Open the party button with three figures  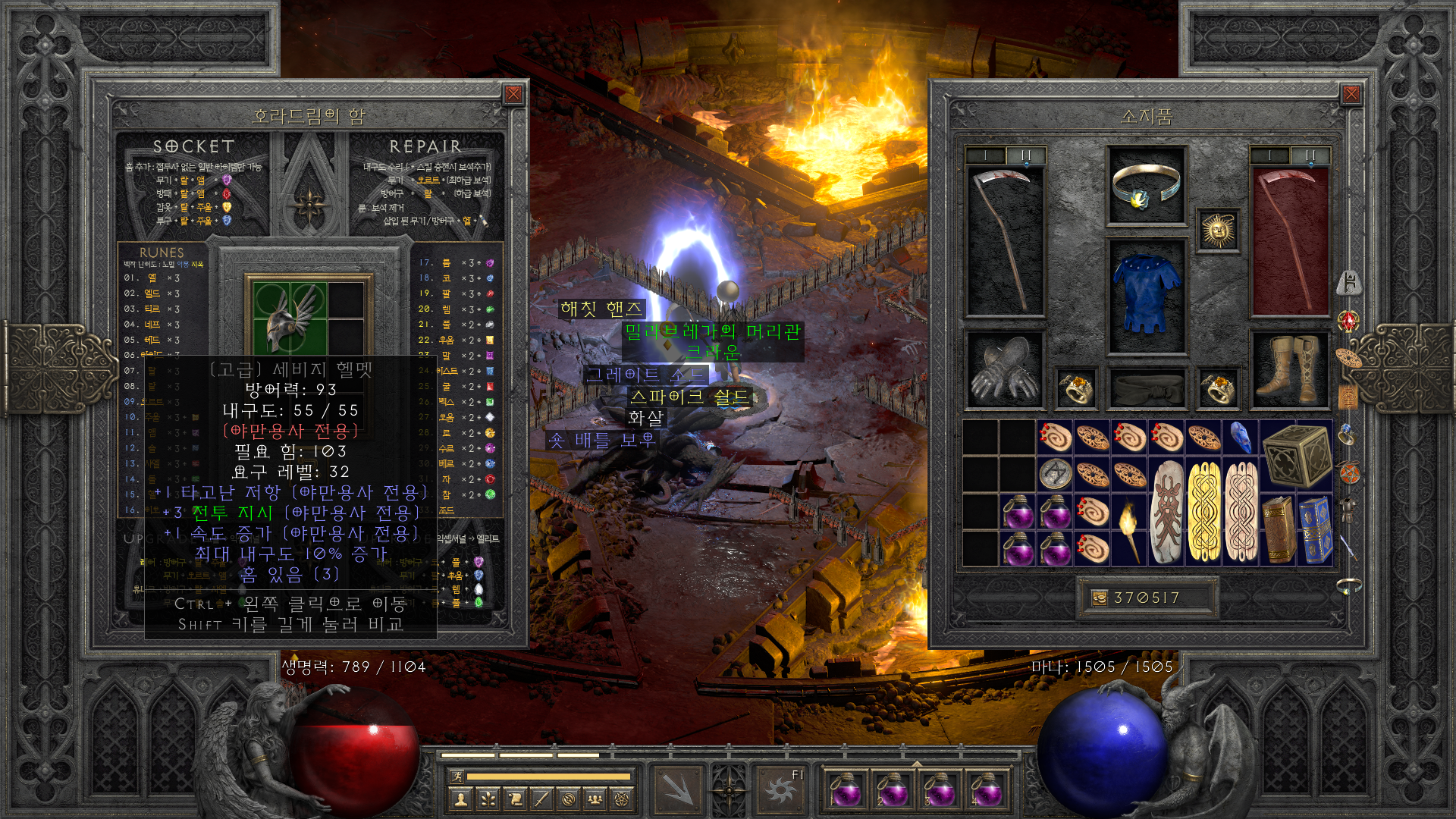coord(595,799)
